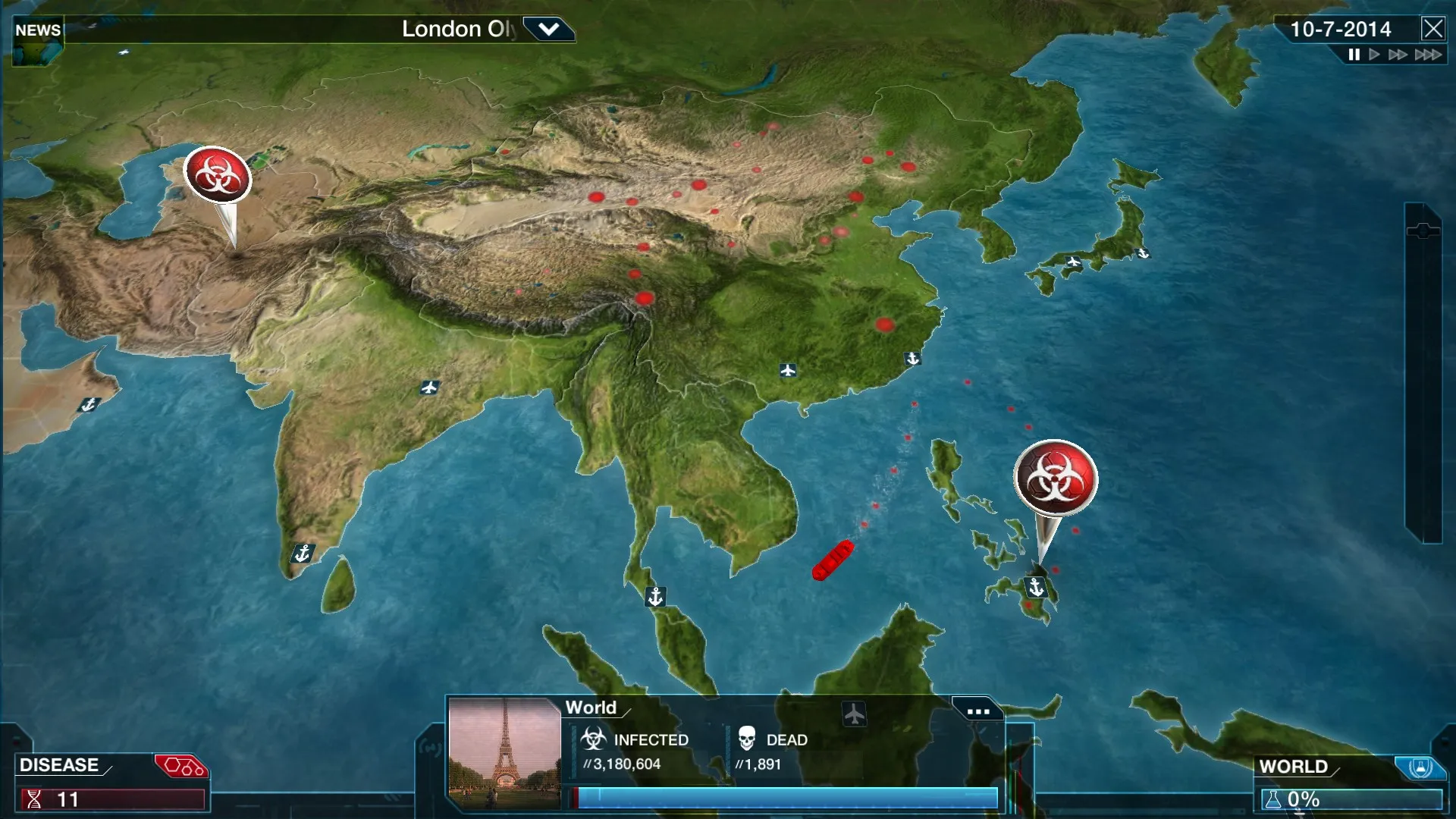Switch to normal speed with single play arrow
This screenshot has height=819, width=1456.
point(1374,54)
